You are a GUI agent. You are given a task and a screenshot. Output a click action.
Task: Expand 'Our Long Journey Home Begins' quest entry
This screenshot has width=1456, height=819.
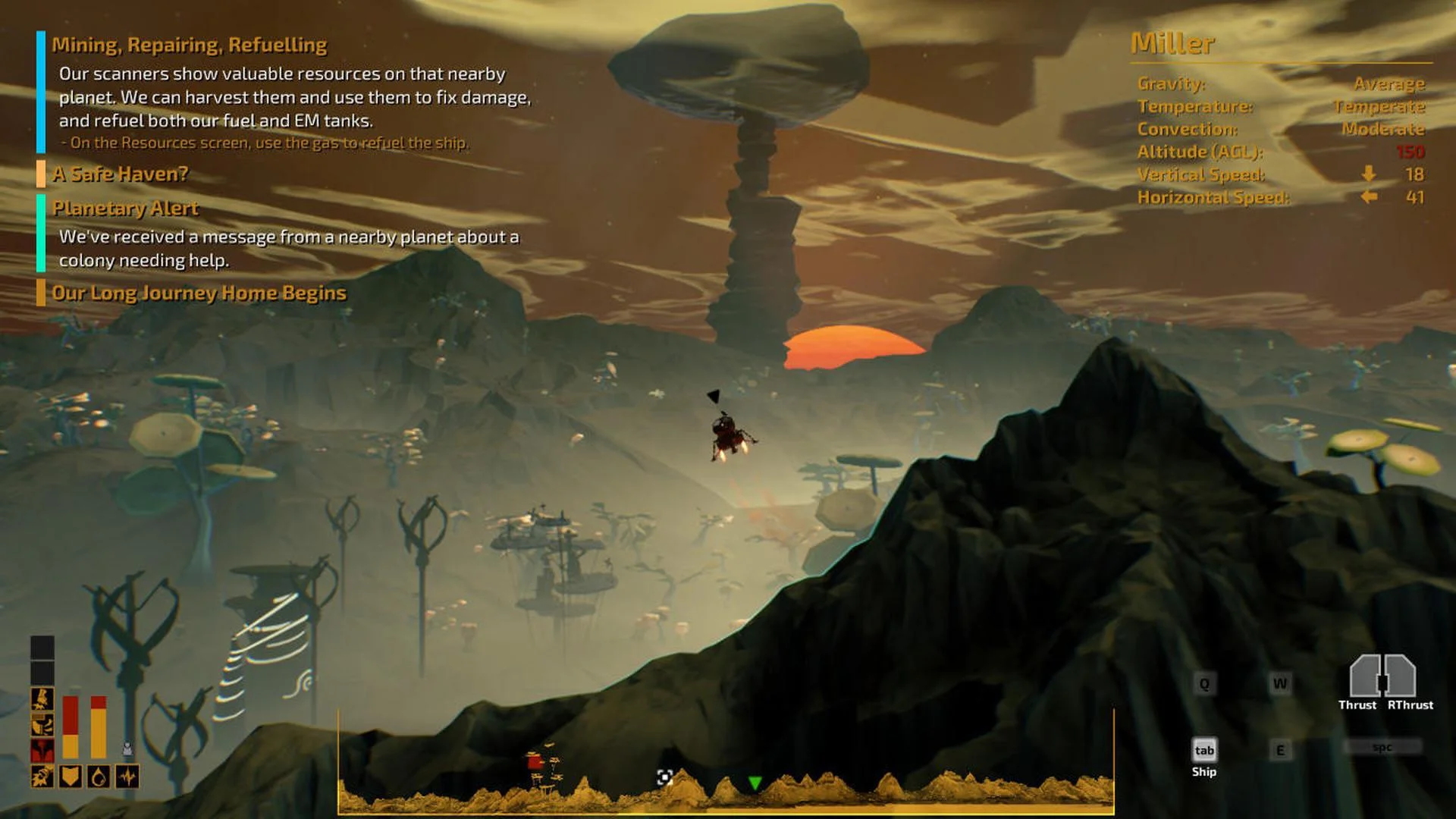(x=199, y=292)
